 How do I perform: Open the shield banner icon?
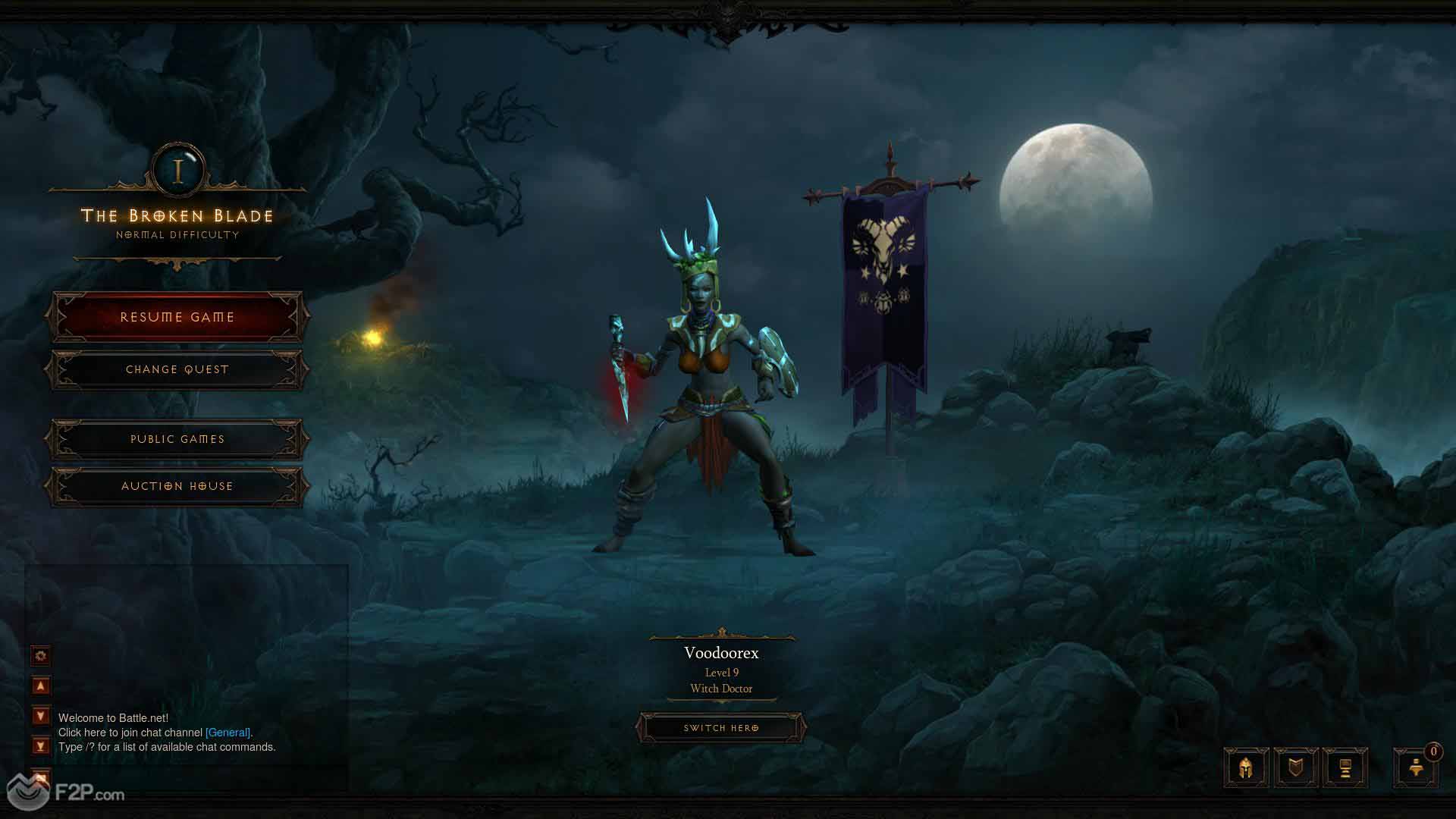[1295, 768]
